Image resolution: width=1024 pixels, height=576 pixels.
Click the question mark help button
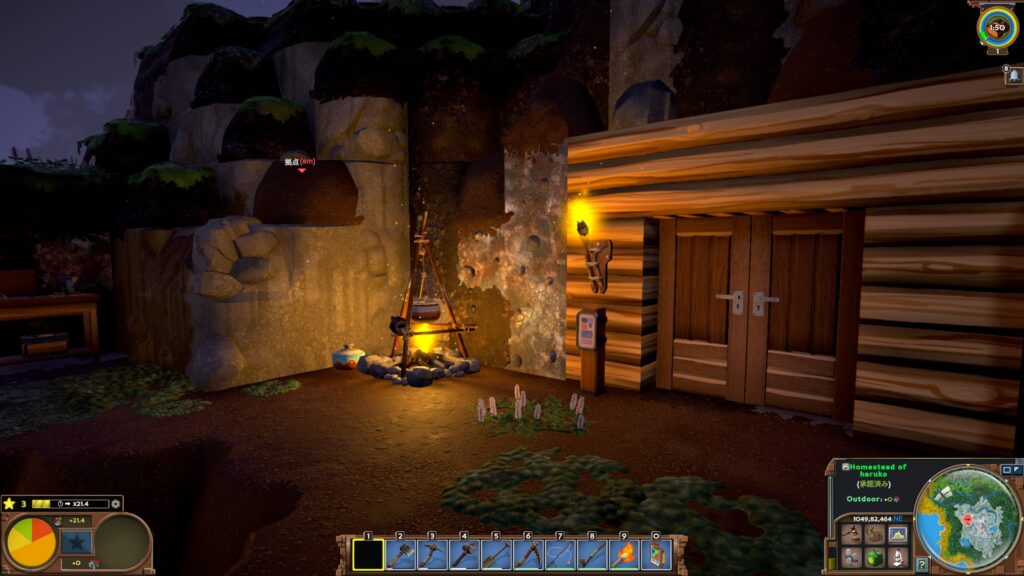pyautogui.click(x=922, y=565)
